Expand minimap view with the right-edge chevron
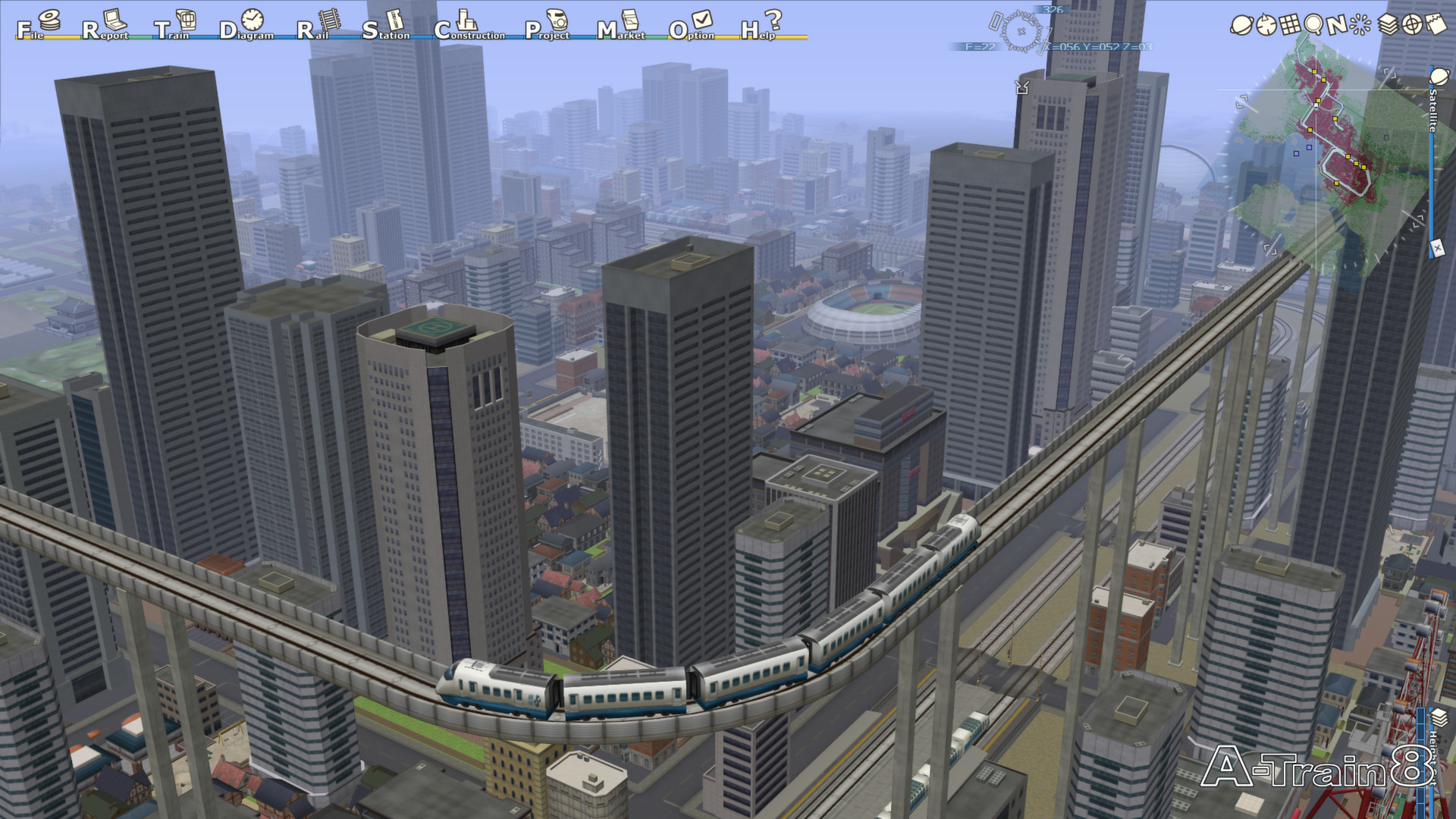This screenshot has width=1456, height=819. point(1417,220)
